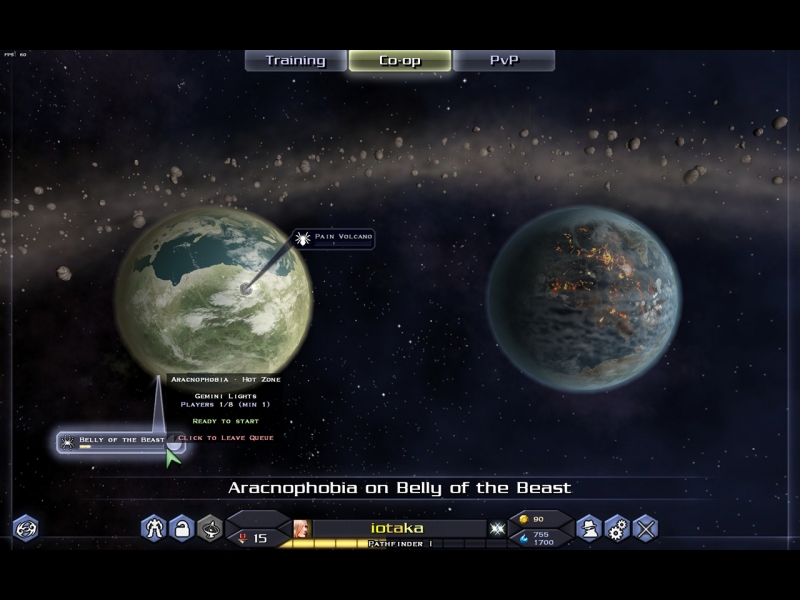Open the agent with hat icon
The height and width of the screenshot is (600, 800).
(x=590, y=527)
